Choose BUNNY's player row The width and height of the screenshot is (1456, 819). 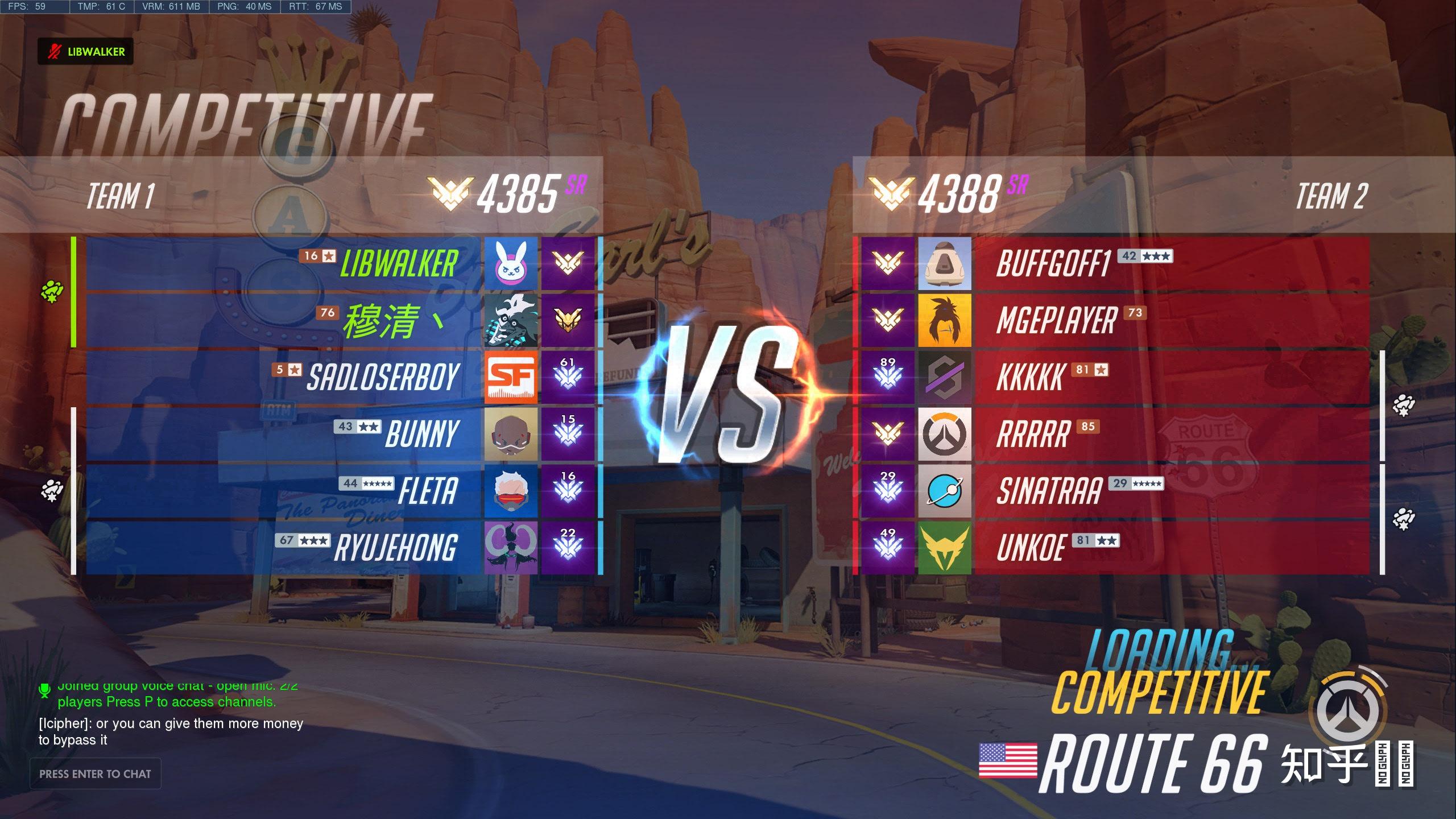pyautogui.click(x=284, y=434)
